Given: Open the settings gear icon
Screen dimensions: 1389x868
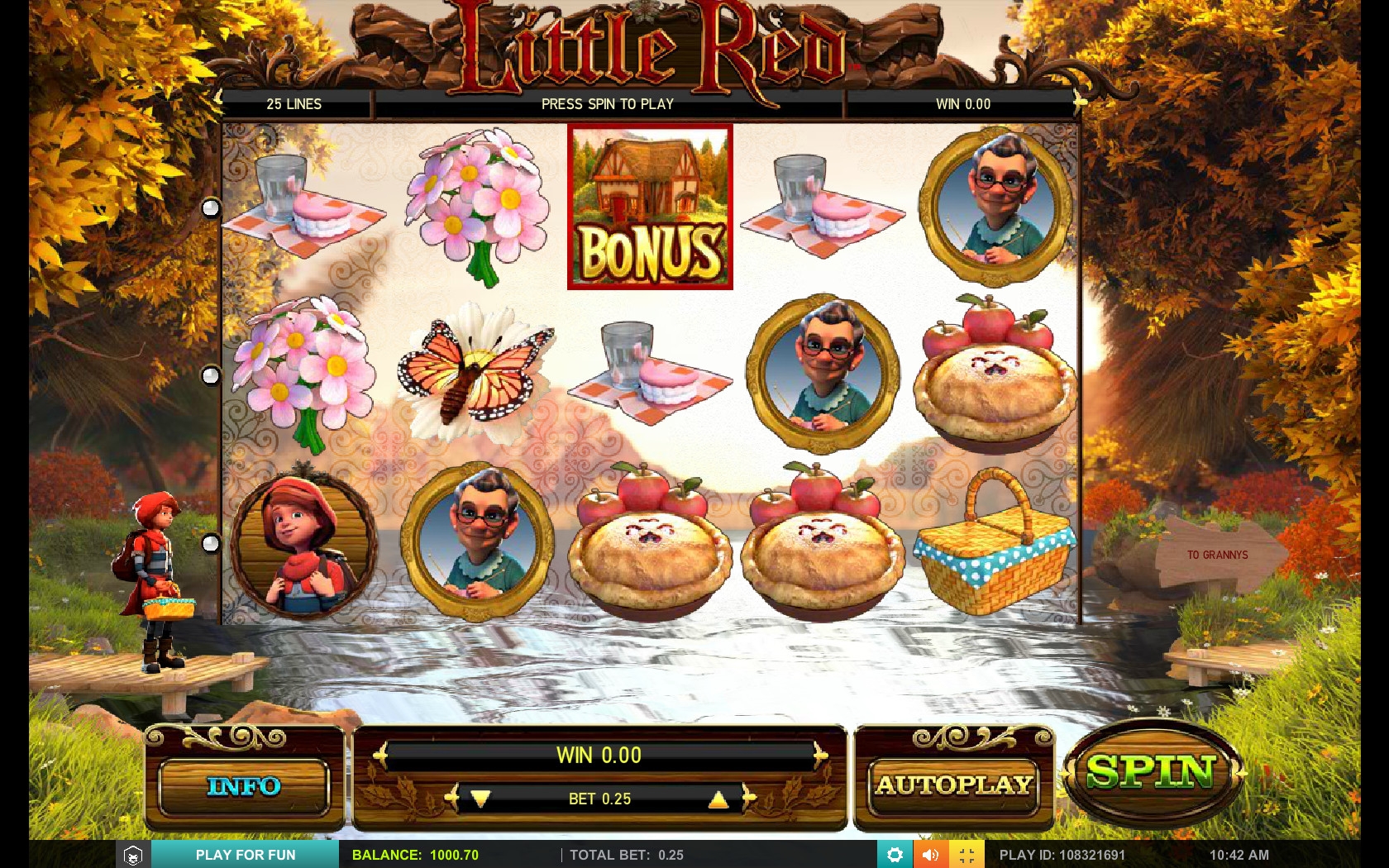Looking at the screenshot, I should pyautogui.click(x=895, y=855).
